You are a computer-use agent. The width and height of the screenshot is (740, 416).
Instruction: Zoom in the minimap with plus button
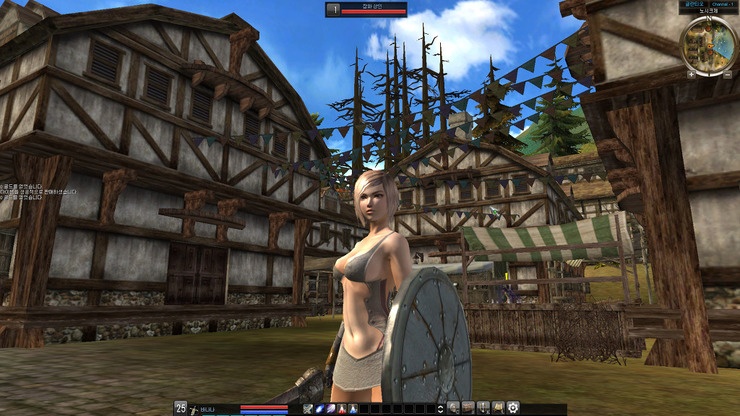690,74
